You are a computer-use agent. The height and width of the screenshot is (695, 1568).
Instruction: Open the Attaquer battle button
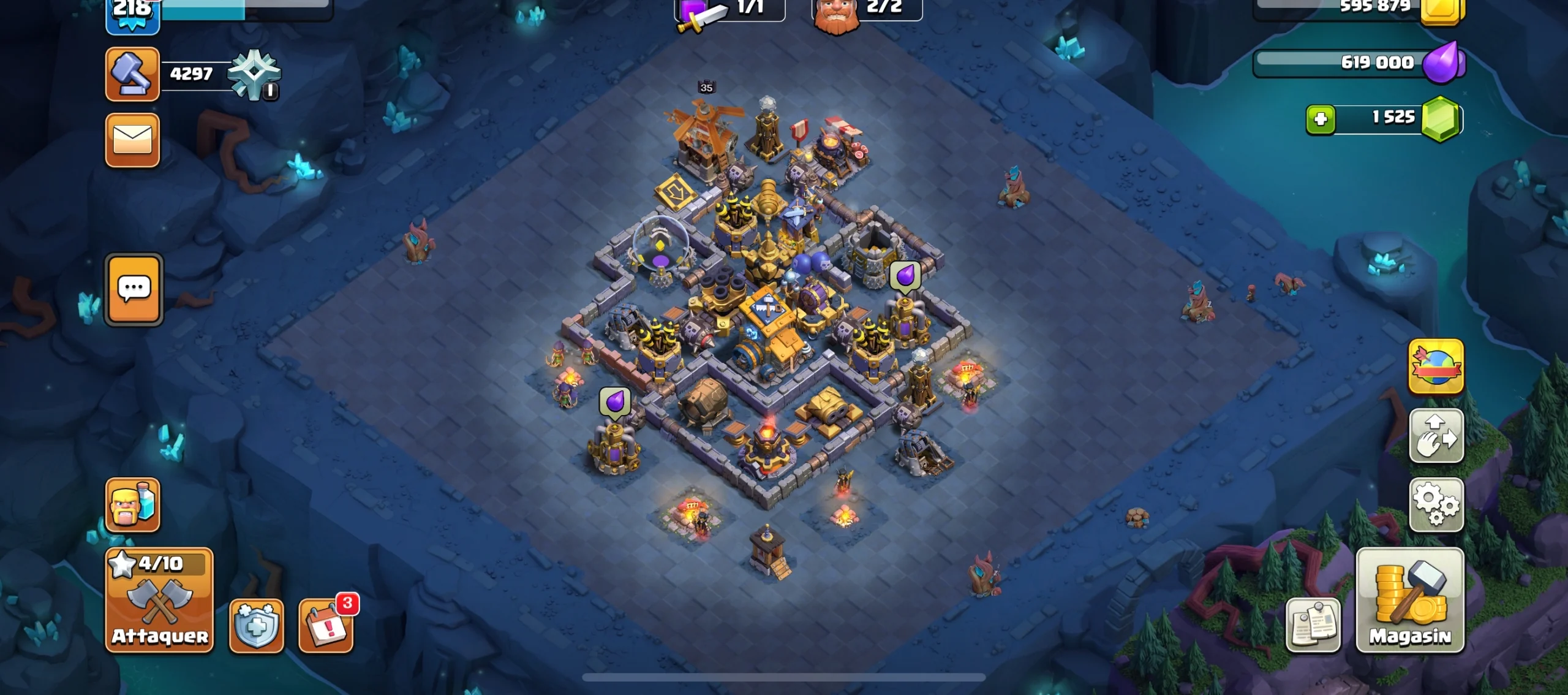tap(159, 601)
